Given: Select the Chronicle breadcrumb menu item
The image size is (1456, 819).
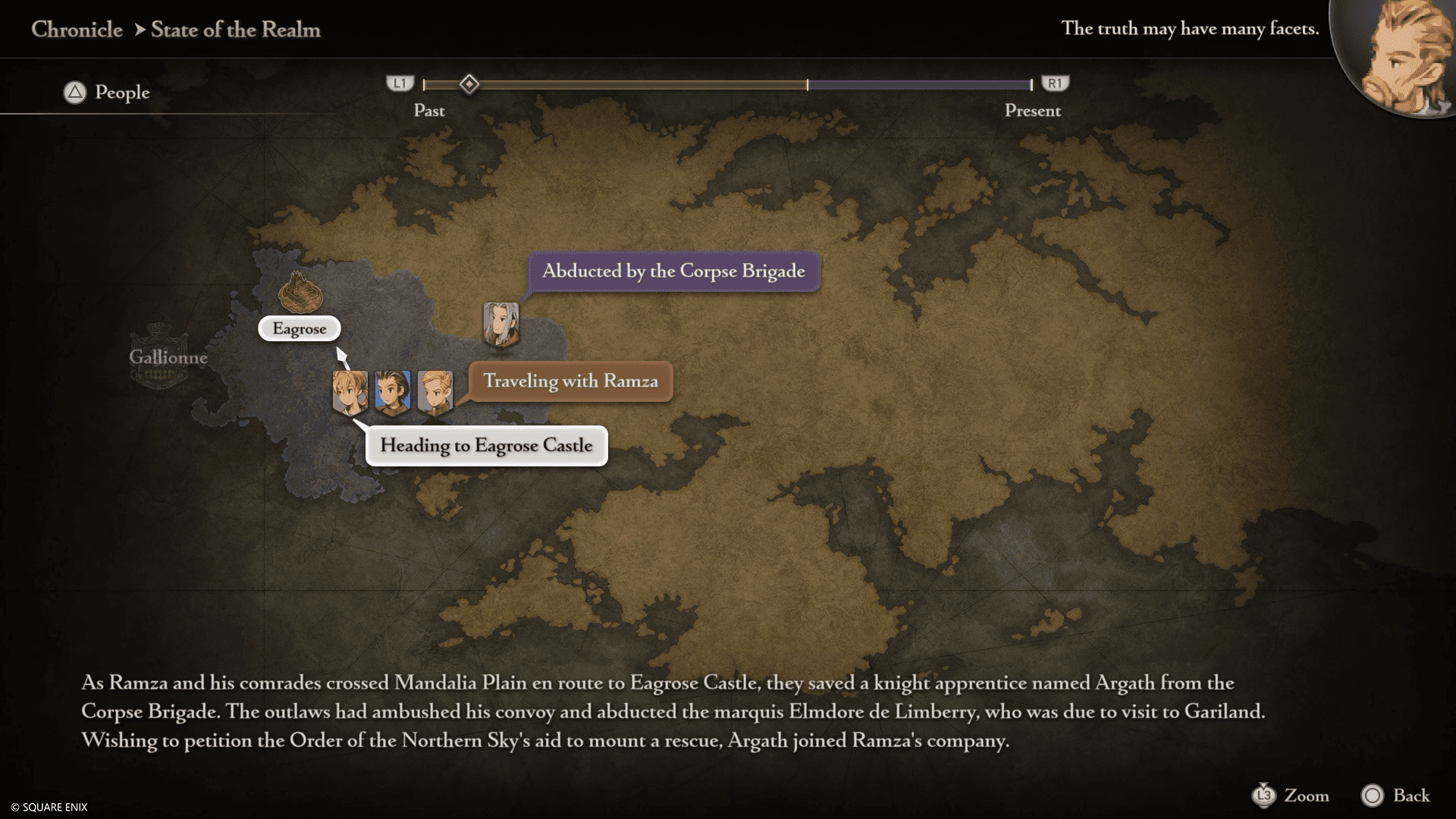Looking at the screenshot, I should click(76, 30).
